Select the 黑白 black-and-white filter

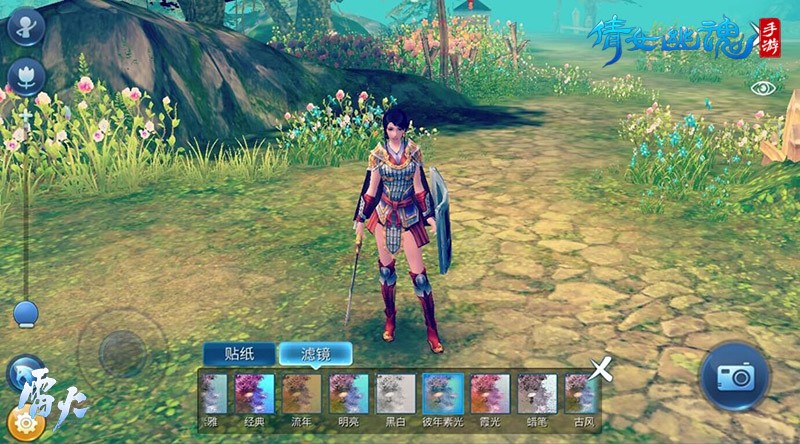pos(395,400)
